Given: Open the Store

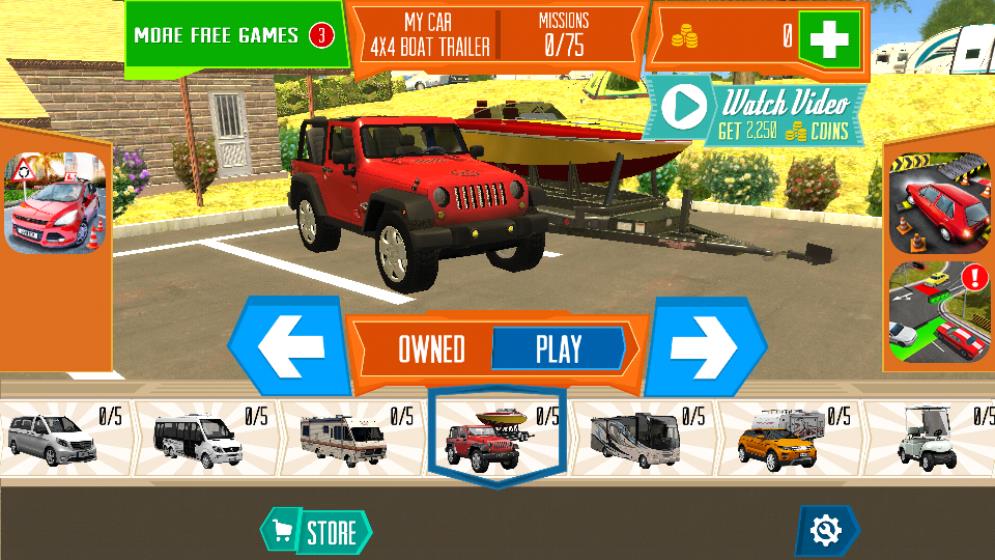Looking at the screenshot, I should tap(317, 531).
